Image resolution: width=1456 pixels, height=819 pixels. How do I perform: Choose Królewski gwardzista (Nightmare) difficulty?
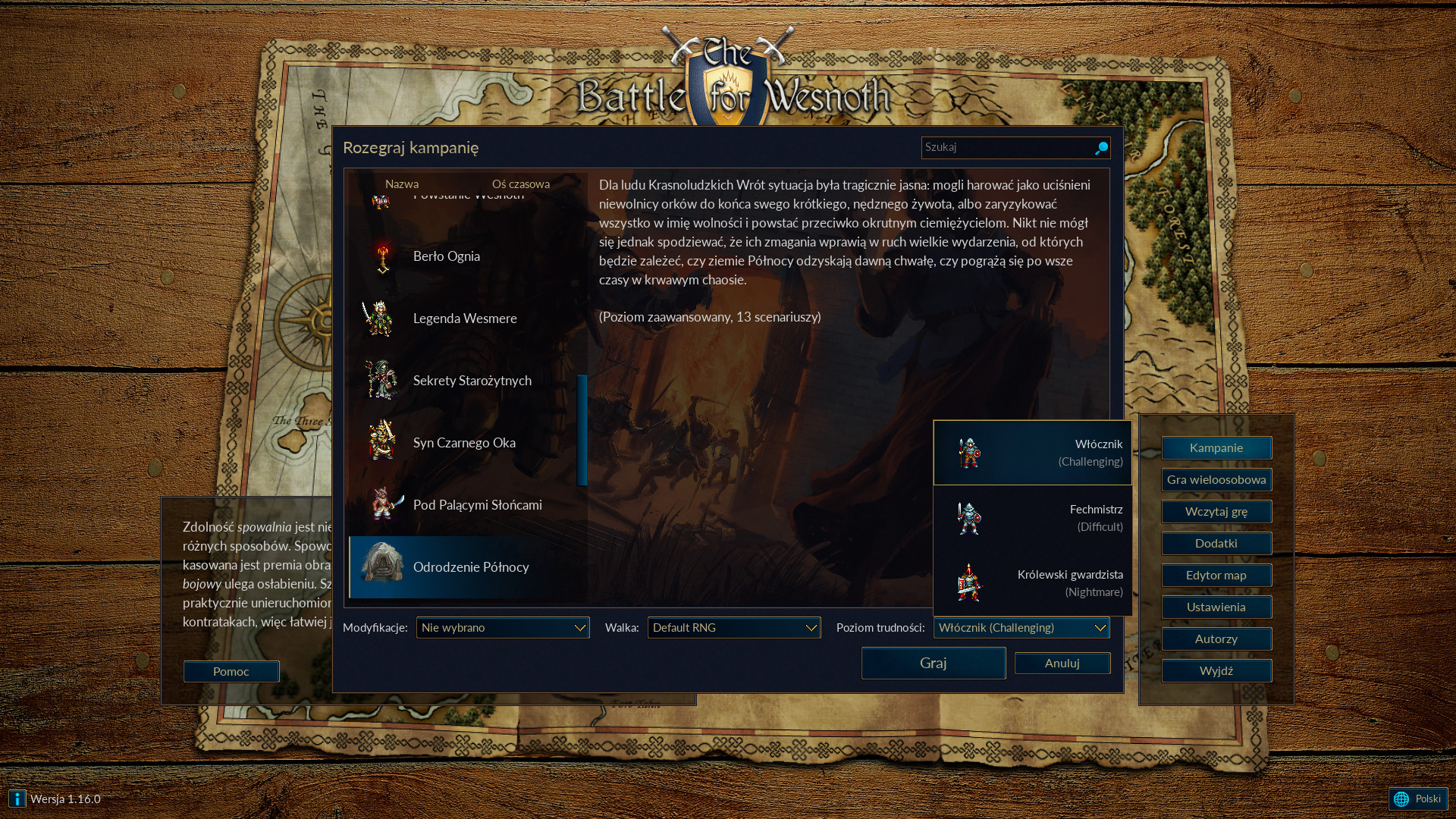coord(1032,583)
